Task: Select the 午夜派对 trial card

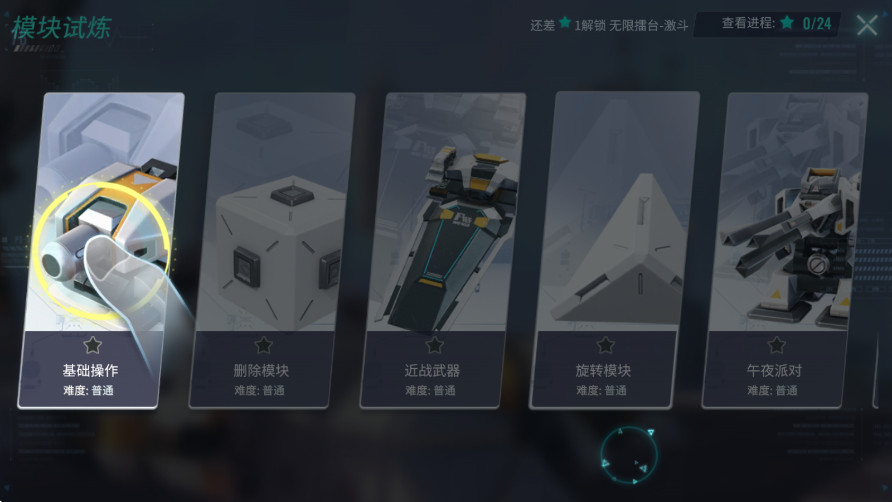Action: tap(783, 250)
